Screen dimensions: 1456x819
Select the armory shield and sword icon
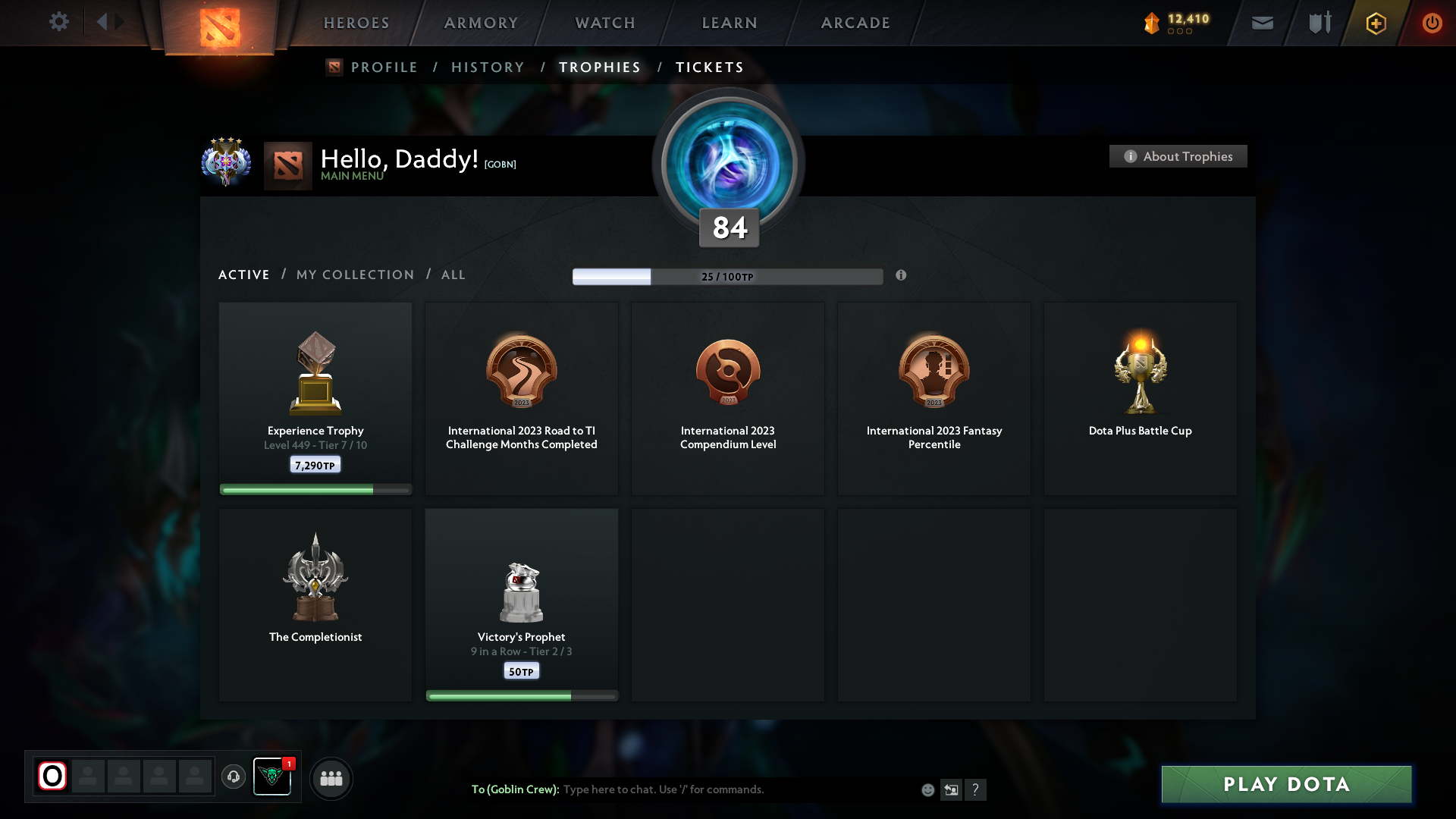1319,23
